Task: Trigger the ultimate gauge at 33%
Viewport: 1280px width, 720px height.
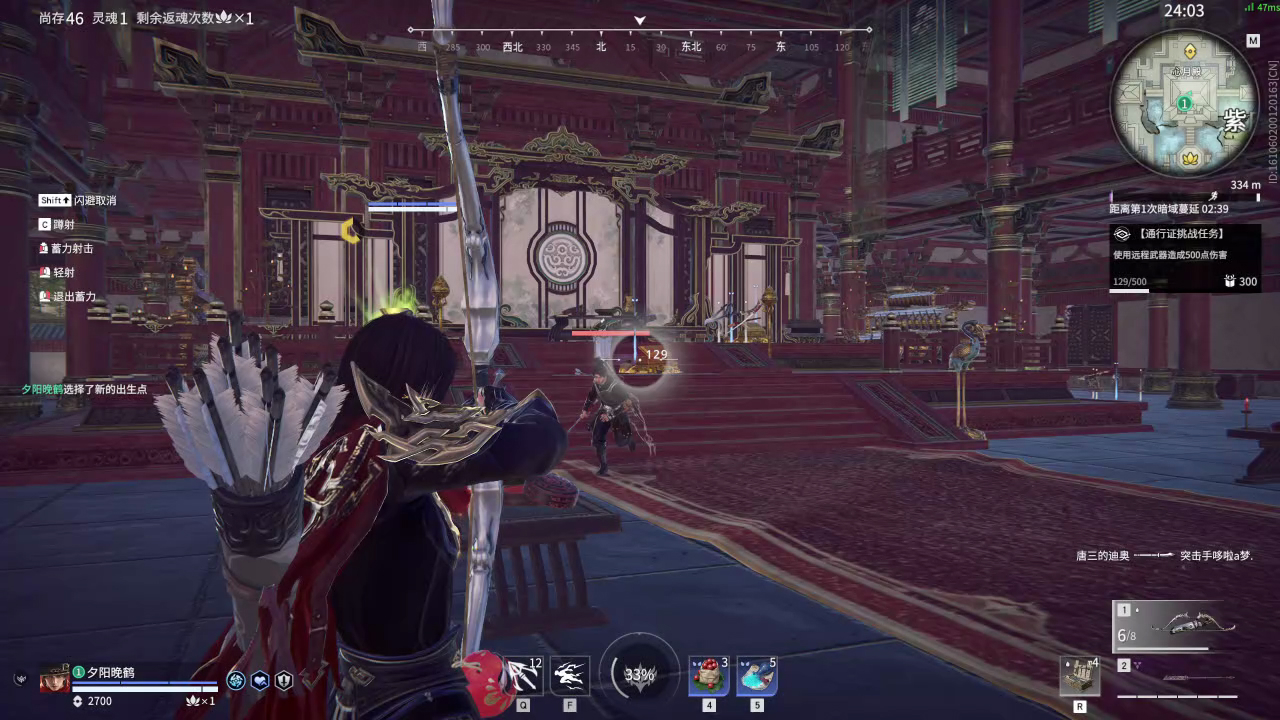Action: (639, 674)
